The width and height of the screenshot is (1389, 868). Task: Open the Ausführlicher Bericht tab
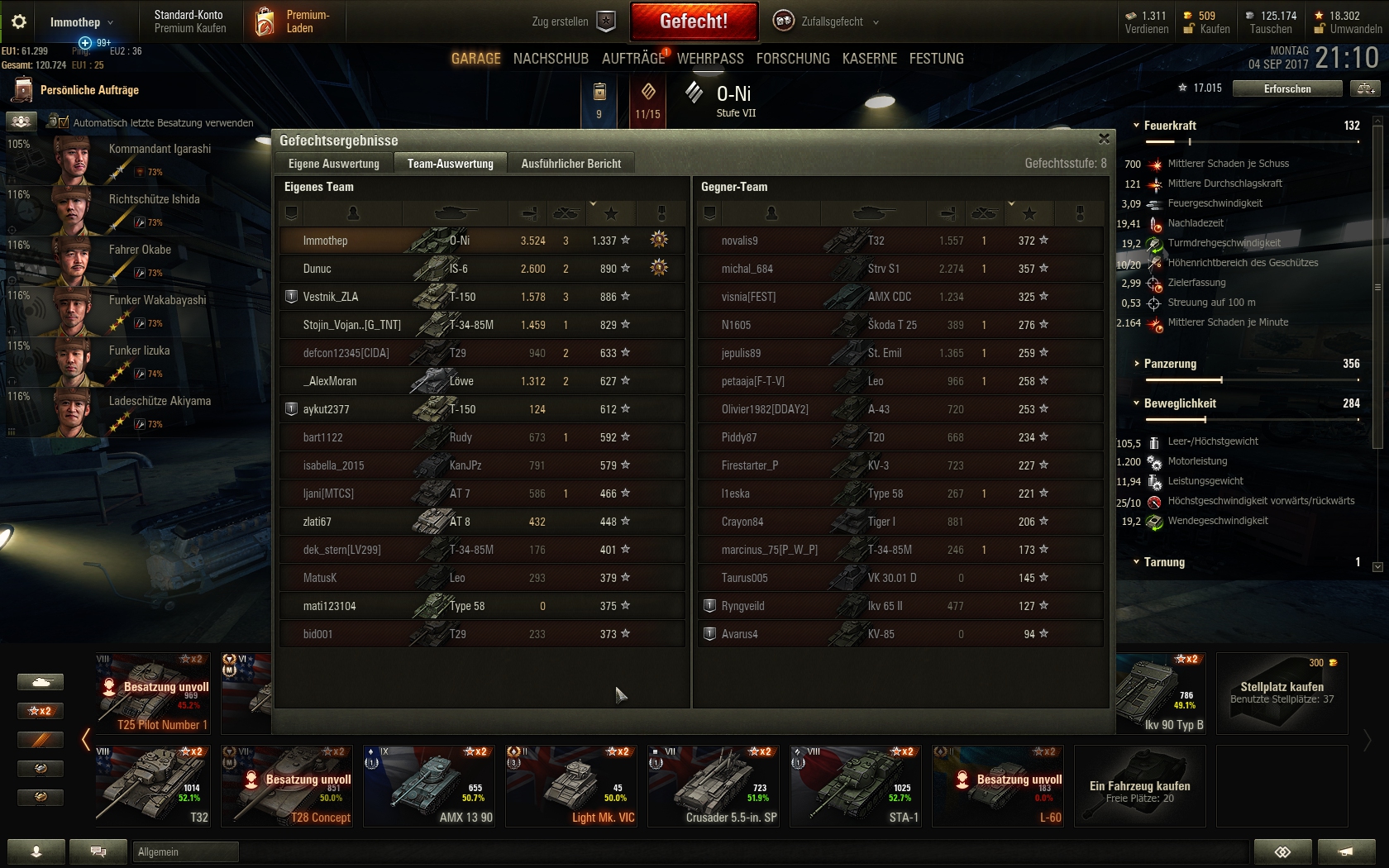pos(570,164)
